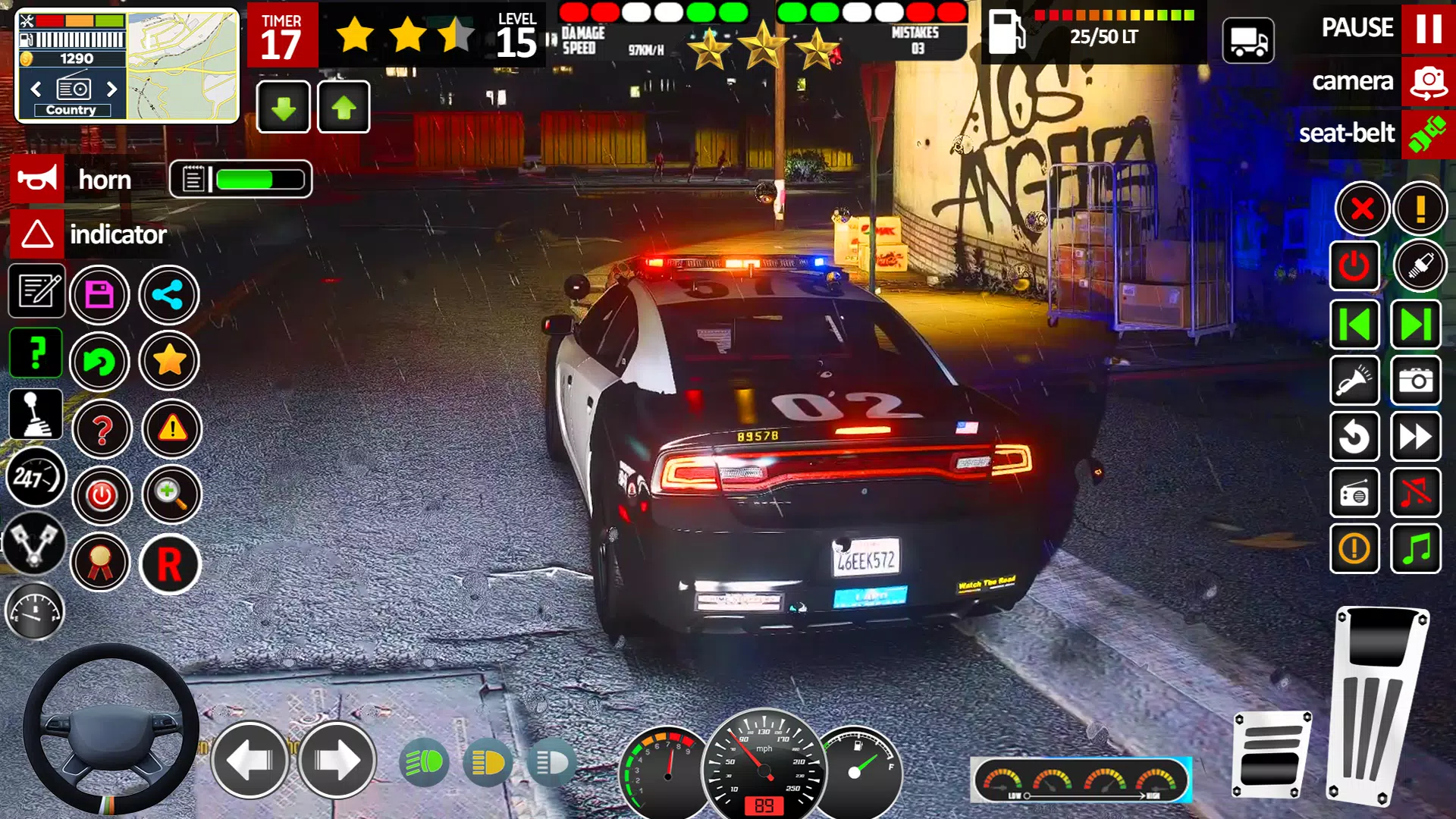Go to the previous radio station
The height and width of the screenshot is (819, 1456).
1354,324
